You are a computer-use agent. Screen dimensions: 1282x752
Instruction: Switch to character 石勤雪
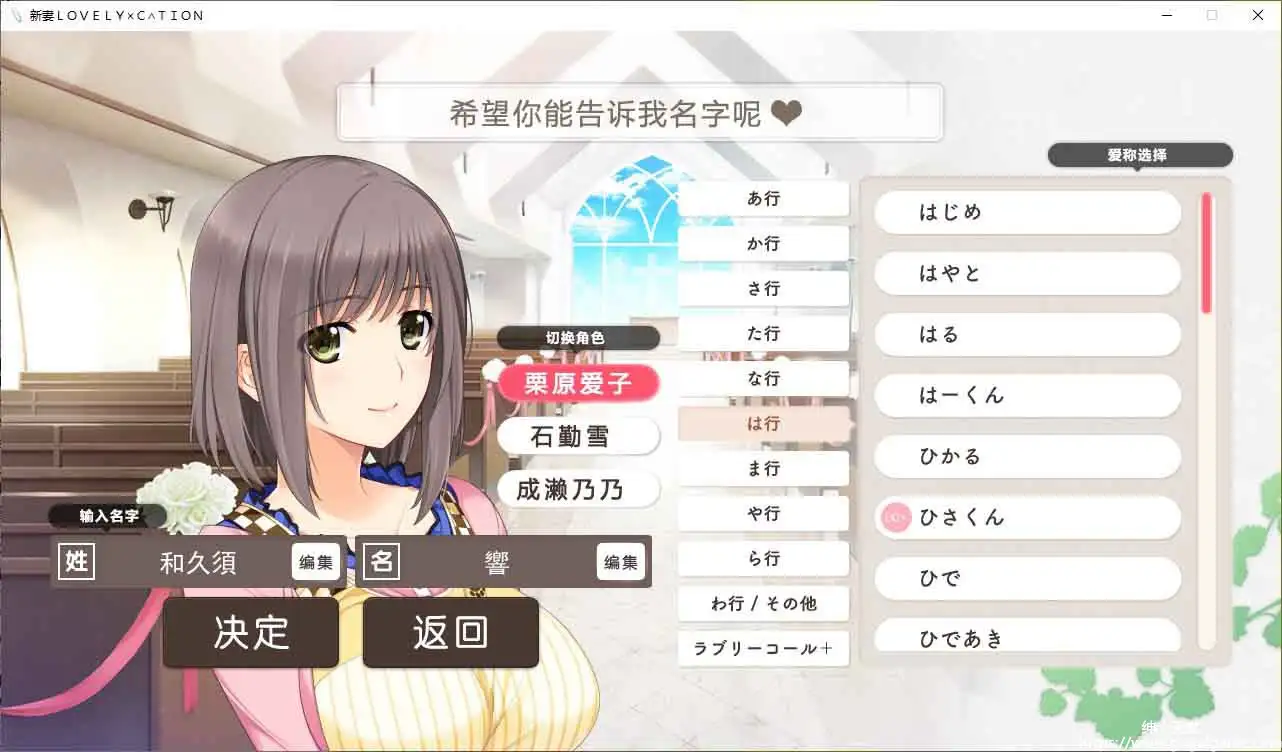(578, 436)
